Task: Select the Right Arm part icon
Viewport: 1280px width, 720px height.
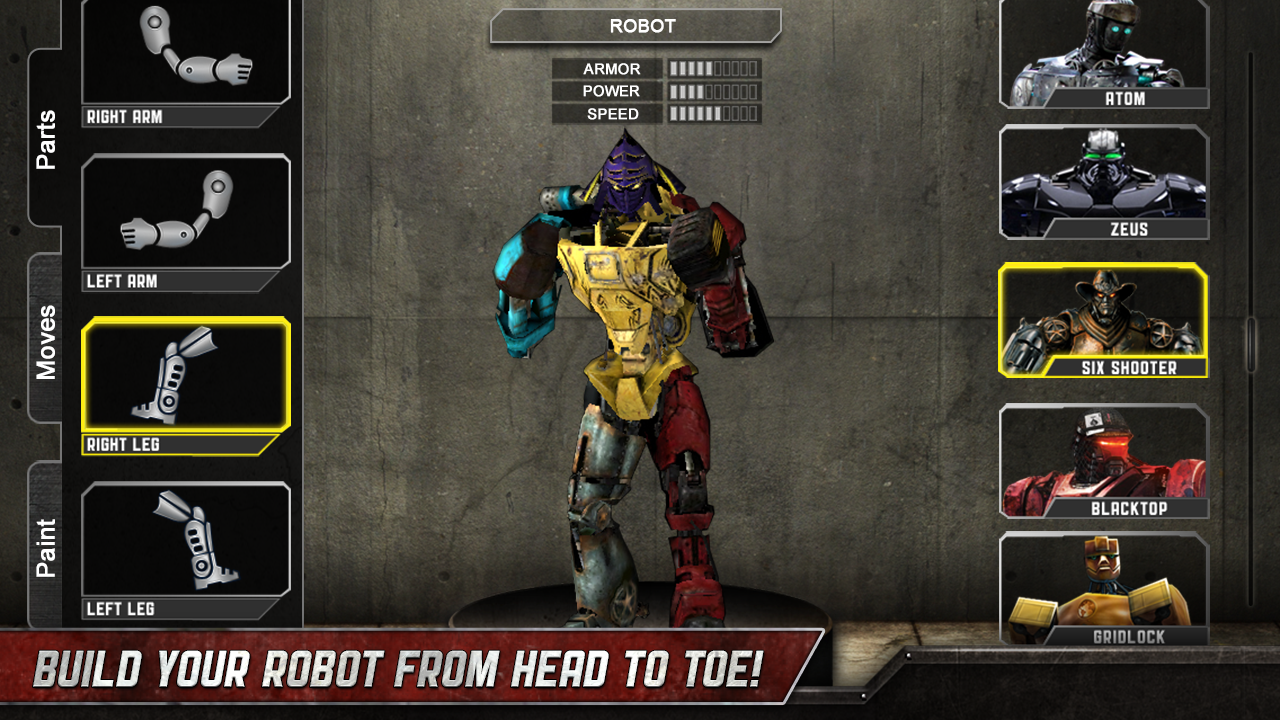Action: pos(185,55)
